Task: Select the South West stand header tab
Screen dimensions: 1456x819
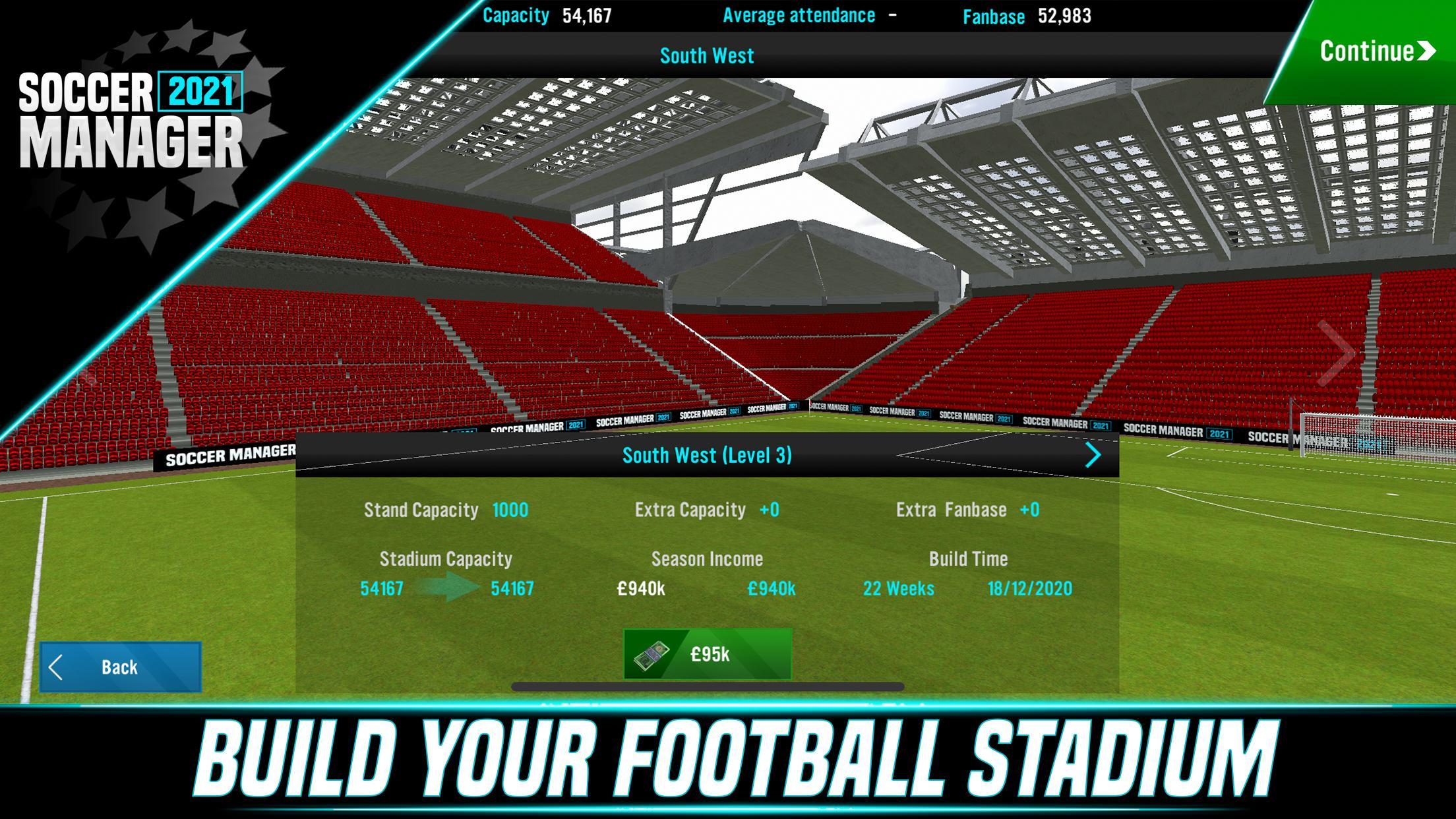Action: pyautogui.click(x=706, y=55)
